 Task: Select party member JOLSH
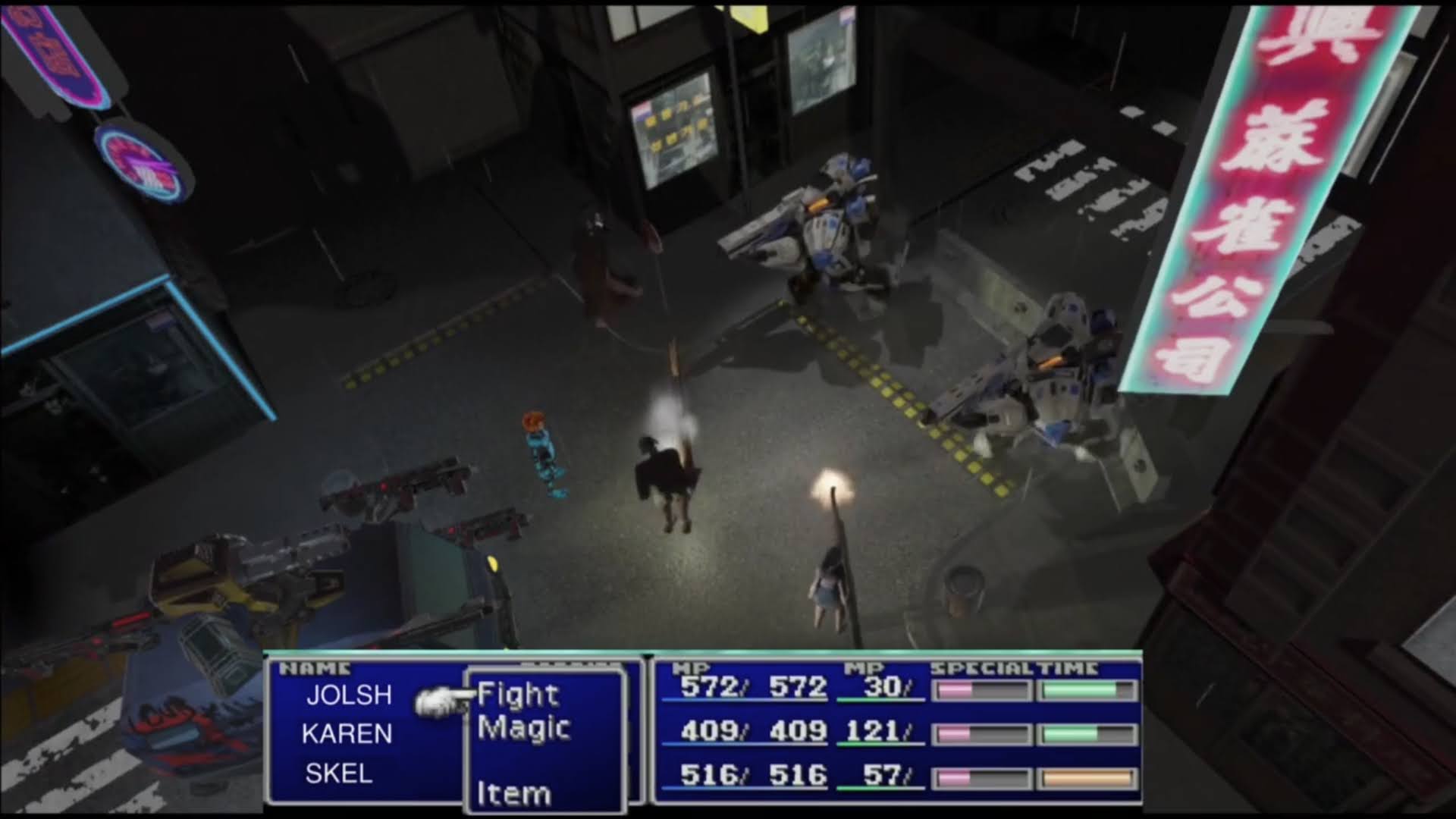[x=349, y=695]
